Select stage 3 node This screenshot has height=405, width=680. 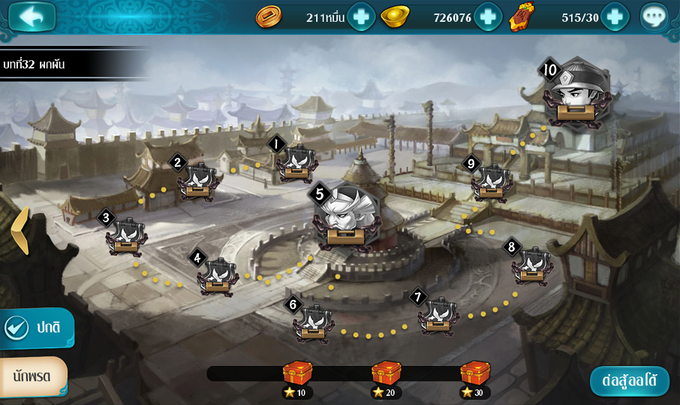(128, 236)
